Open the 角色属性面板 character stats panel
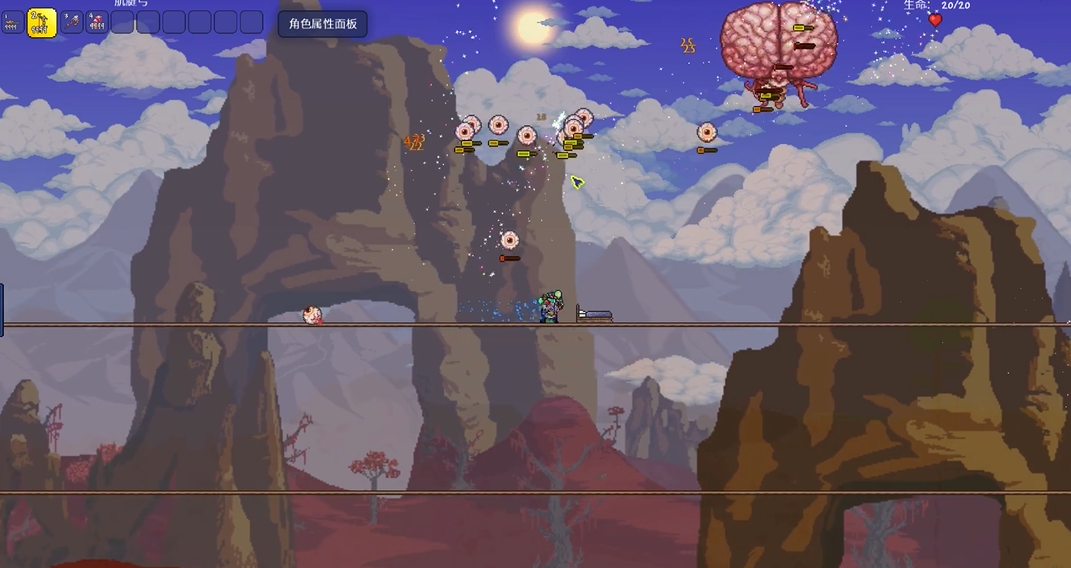The image size is (1071, 568). [x=322, y=23]
